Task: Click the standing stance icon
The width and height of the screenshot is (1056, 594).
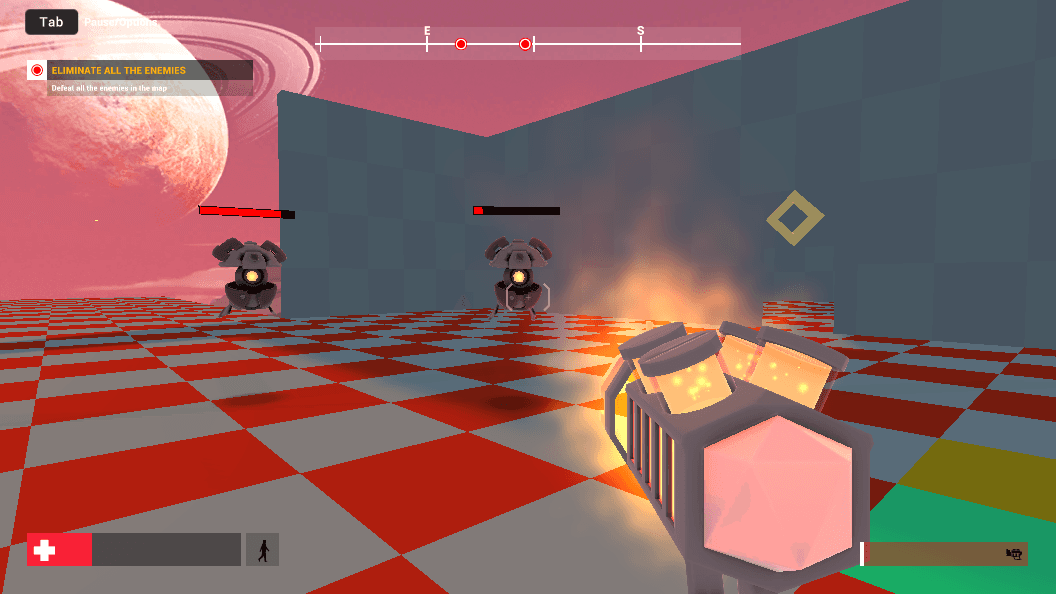Action: point(262,550)
